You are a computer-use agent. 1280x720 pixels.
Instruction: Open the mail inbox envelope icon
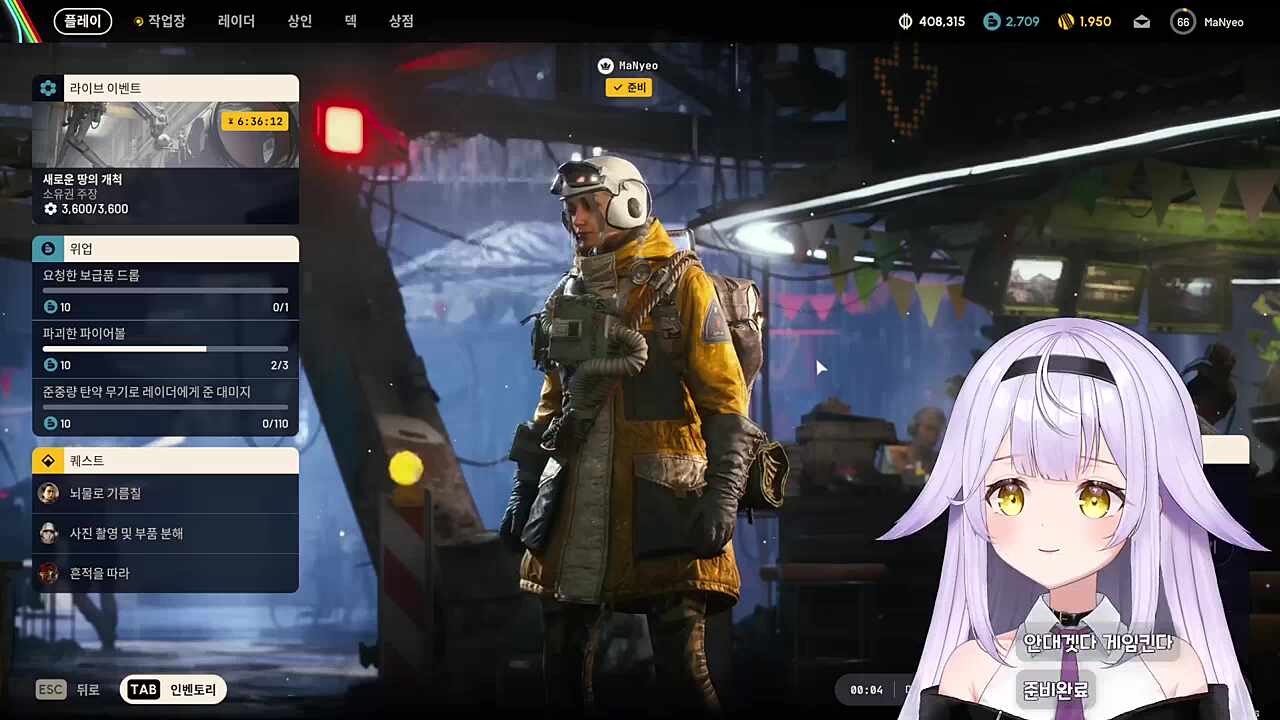click(x=1142, y=22)
